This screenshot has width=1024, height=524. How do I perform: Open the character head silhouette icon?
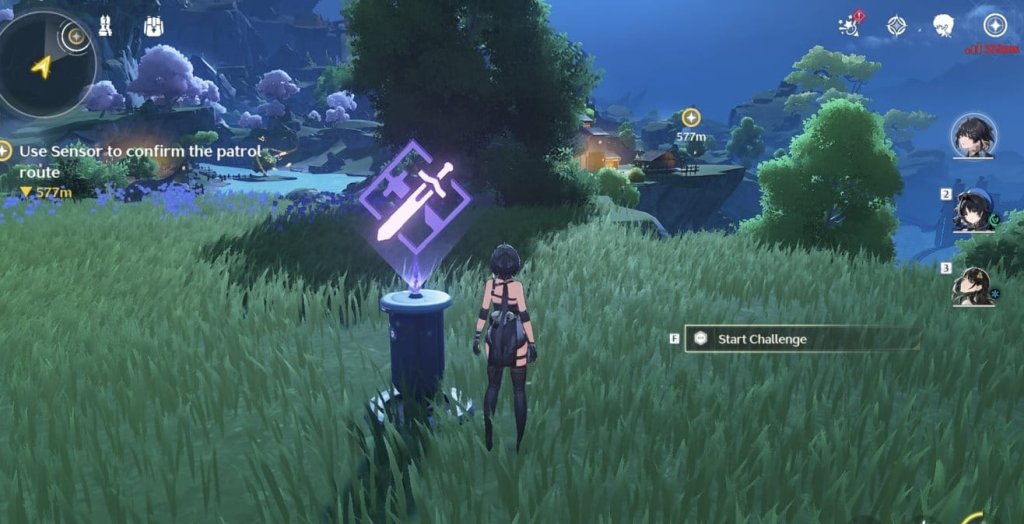coord(942,25)
